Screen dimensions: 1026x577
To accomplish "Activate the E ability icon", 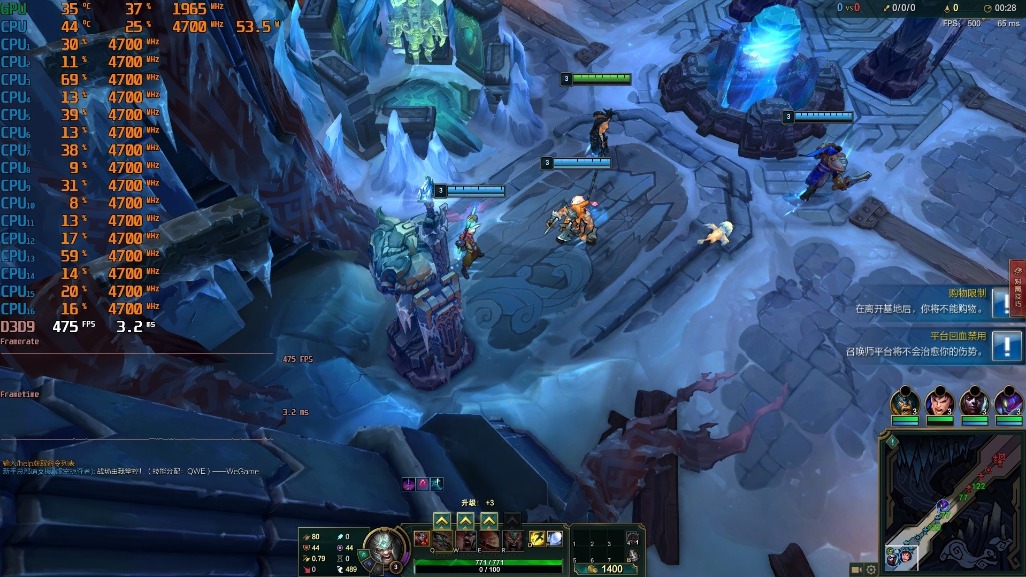I will click(489, 541).
